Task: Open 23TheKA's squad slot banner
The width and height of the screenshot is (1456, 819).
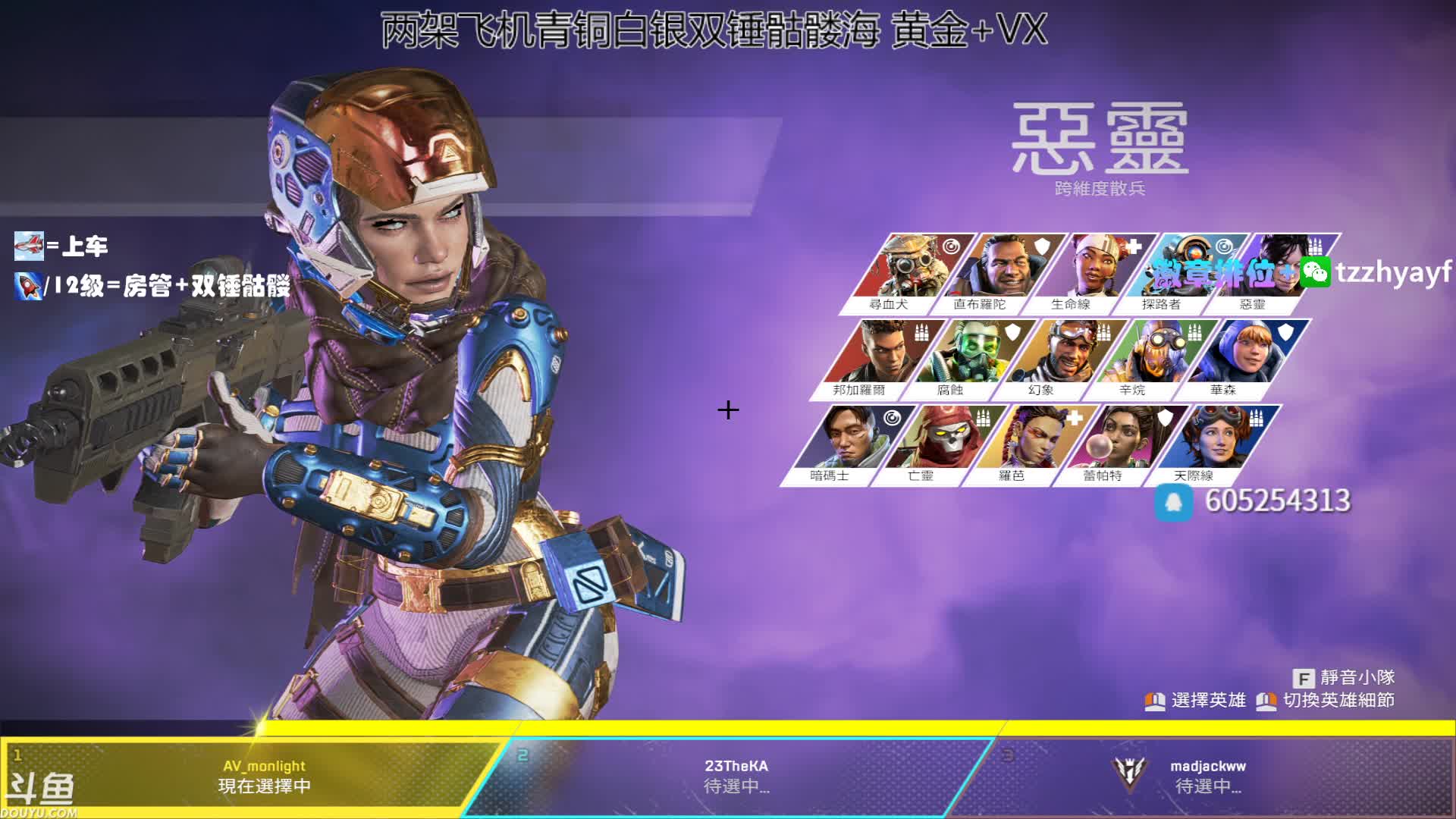Action: click(x=736, y=775)
